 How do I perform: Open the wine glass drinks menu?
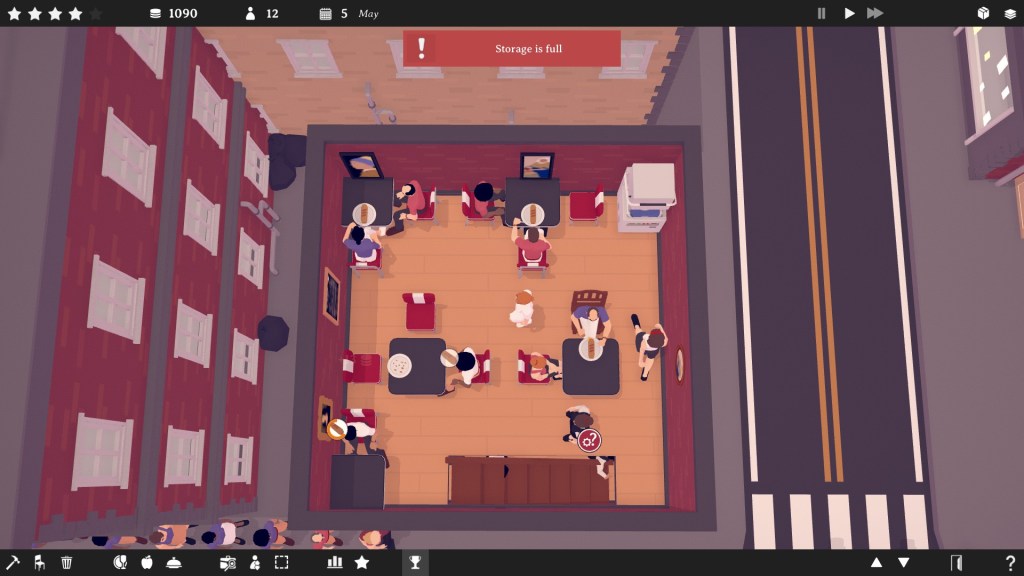point(120,563)
